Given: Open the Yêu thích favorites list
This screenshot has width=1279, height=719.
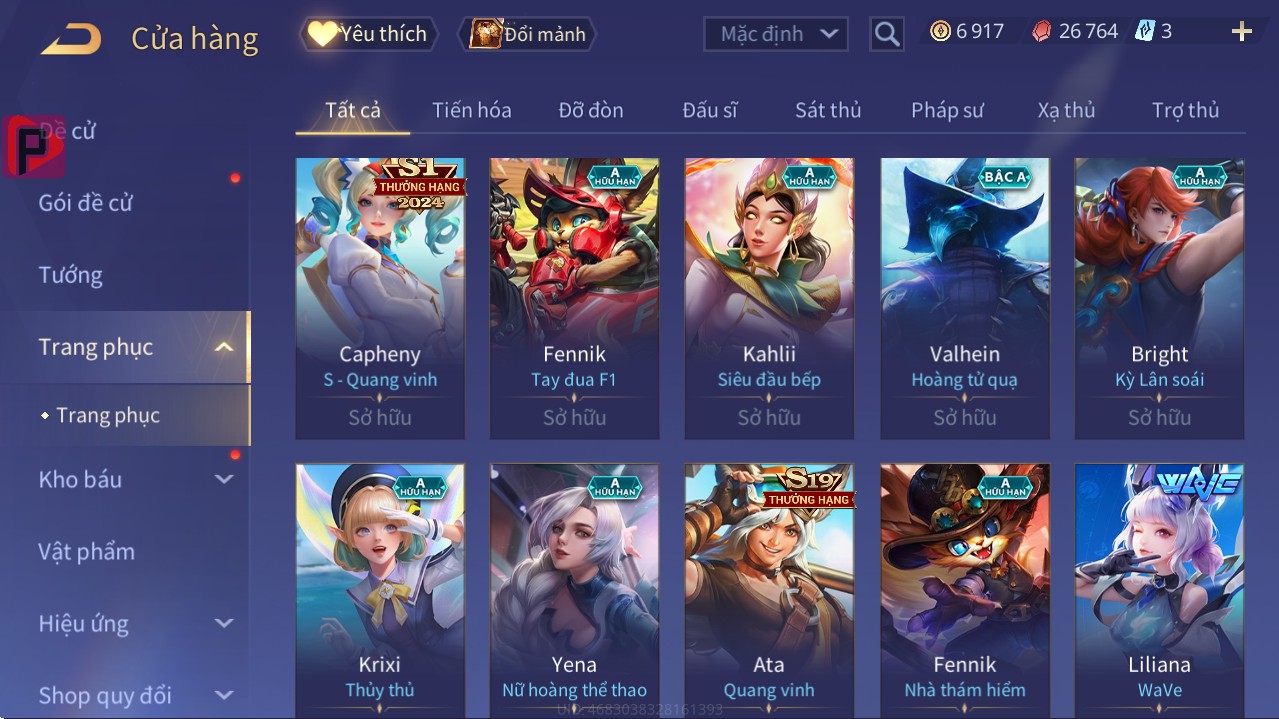Looking at the screenshot, I should [x=369, y=34].
